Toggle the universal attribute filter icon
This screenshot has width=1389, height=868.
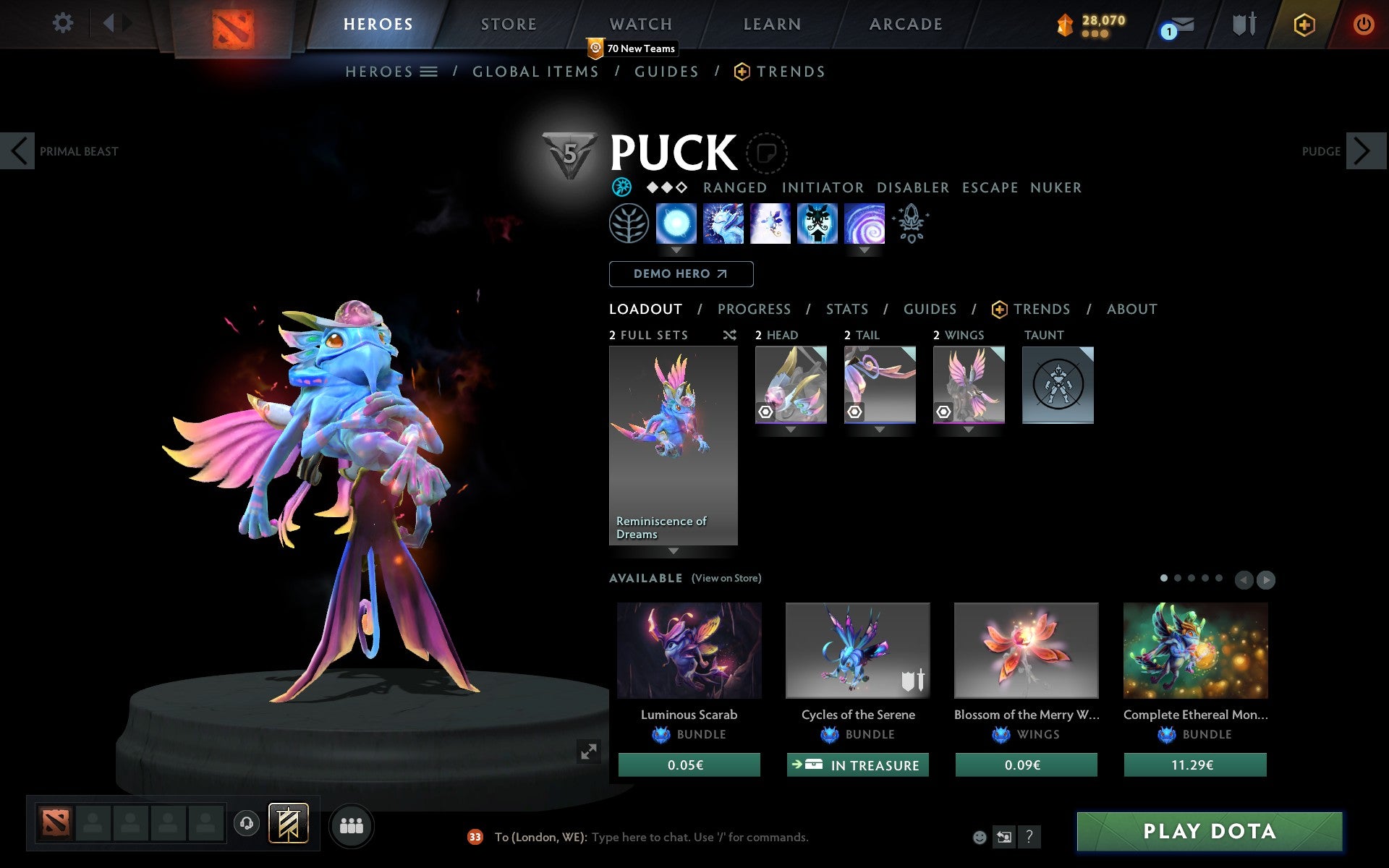(621, 187)
